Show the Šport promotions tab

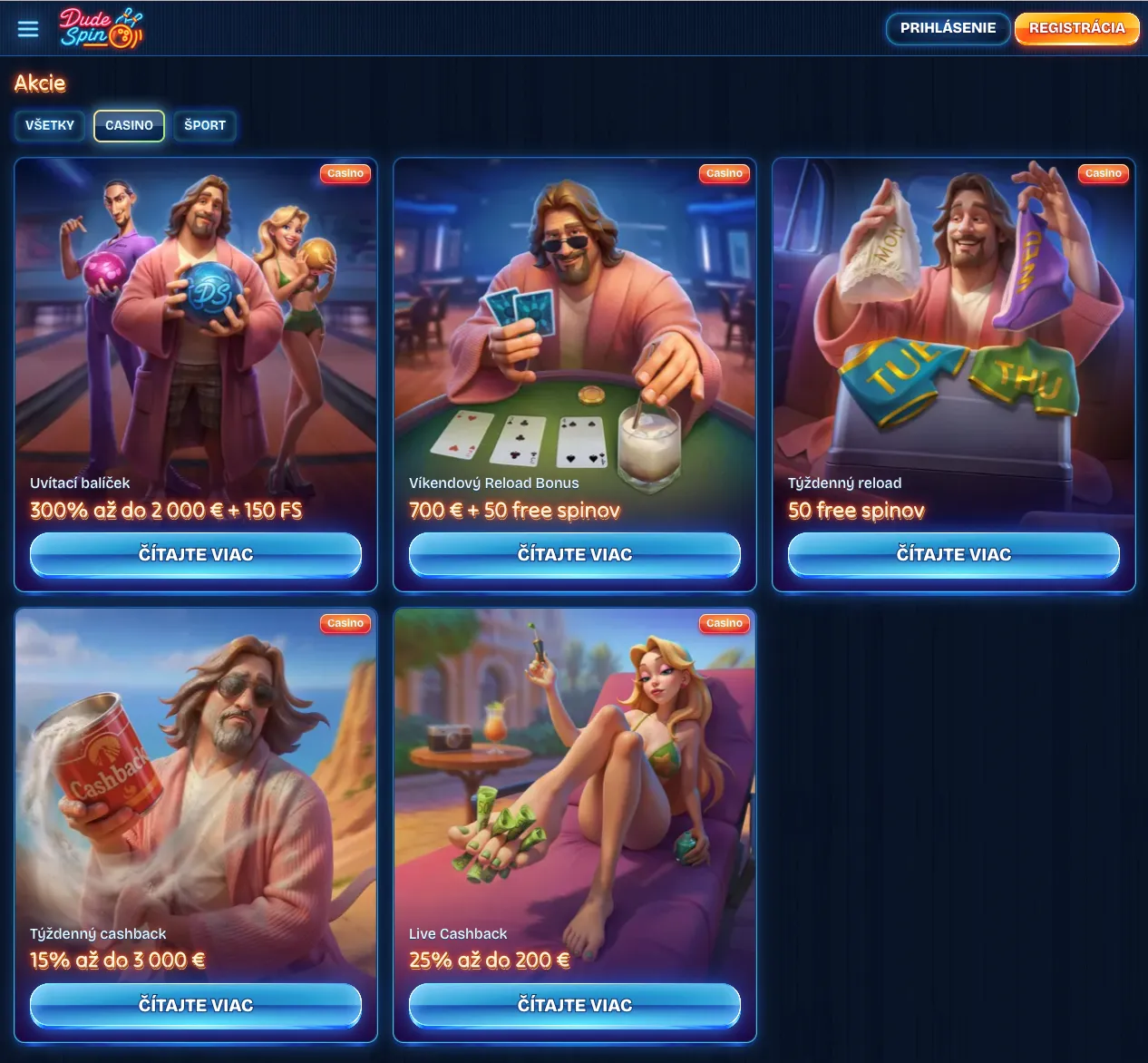pyautogui.click(x=205, y=125)
